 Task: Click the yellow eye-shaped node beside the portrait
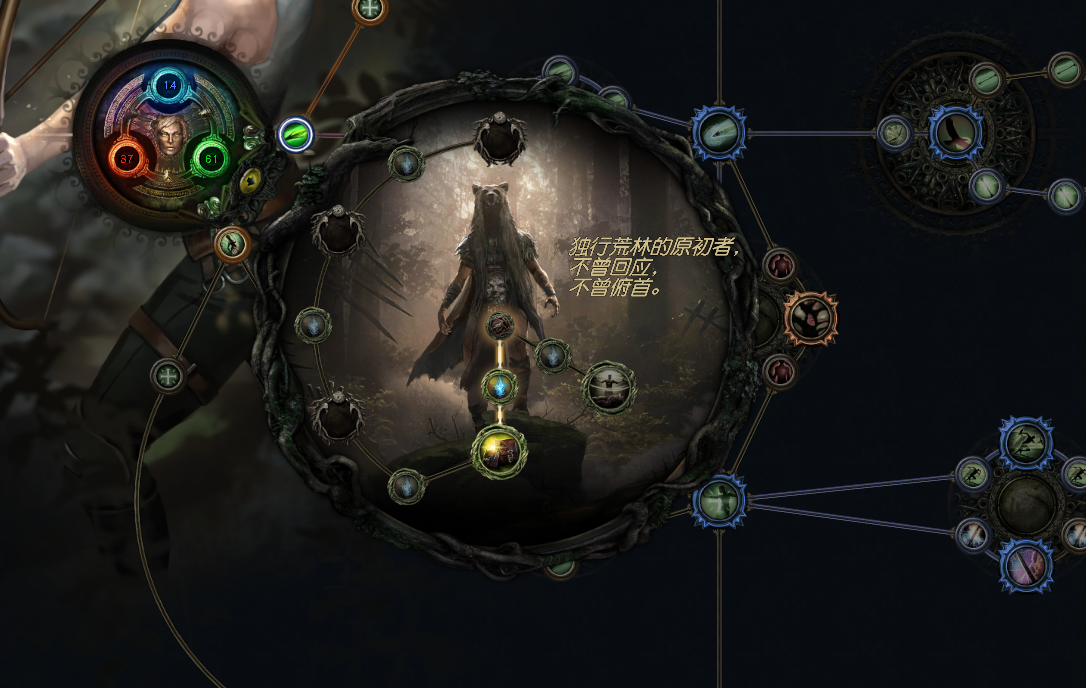coord(249,181)
